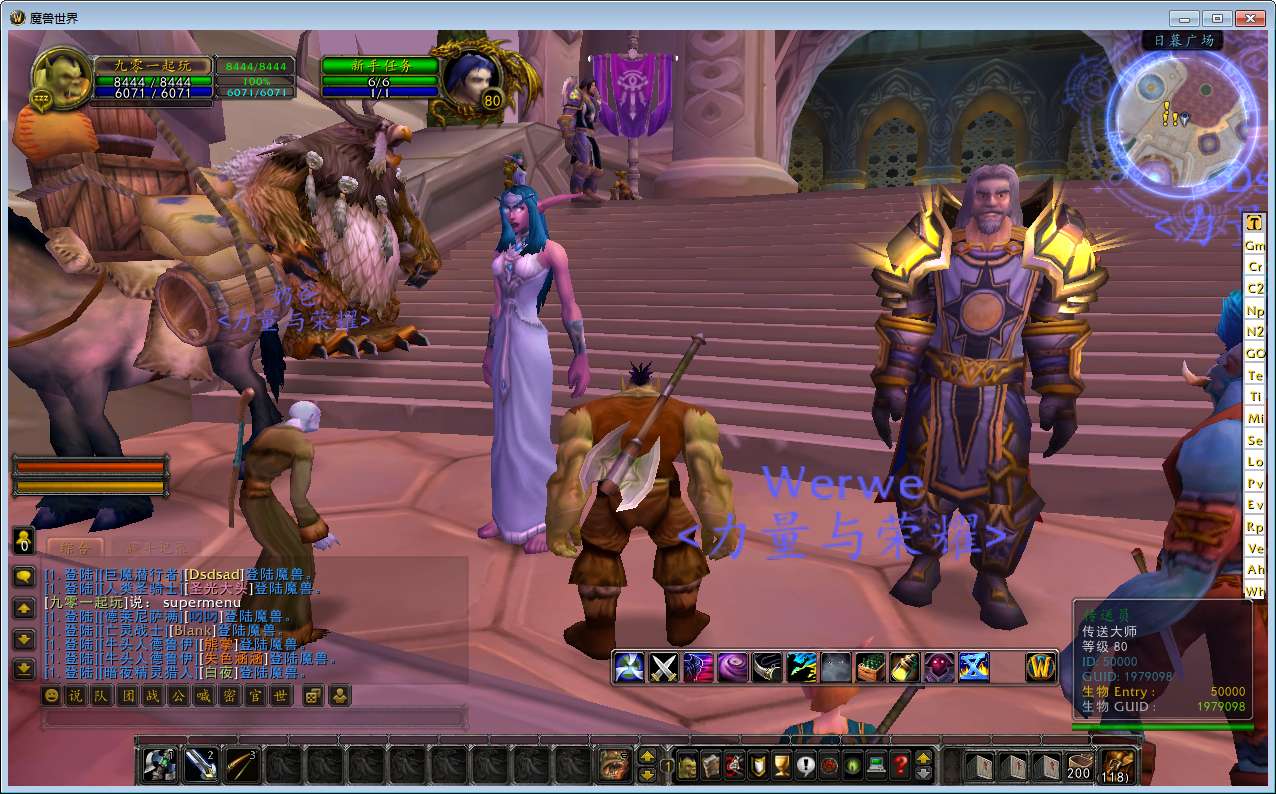1276x794 pixels.
Task: Use the crossed swords ability
Action: [664, 666]
